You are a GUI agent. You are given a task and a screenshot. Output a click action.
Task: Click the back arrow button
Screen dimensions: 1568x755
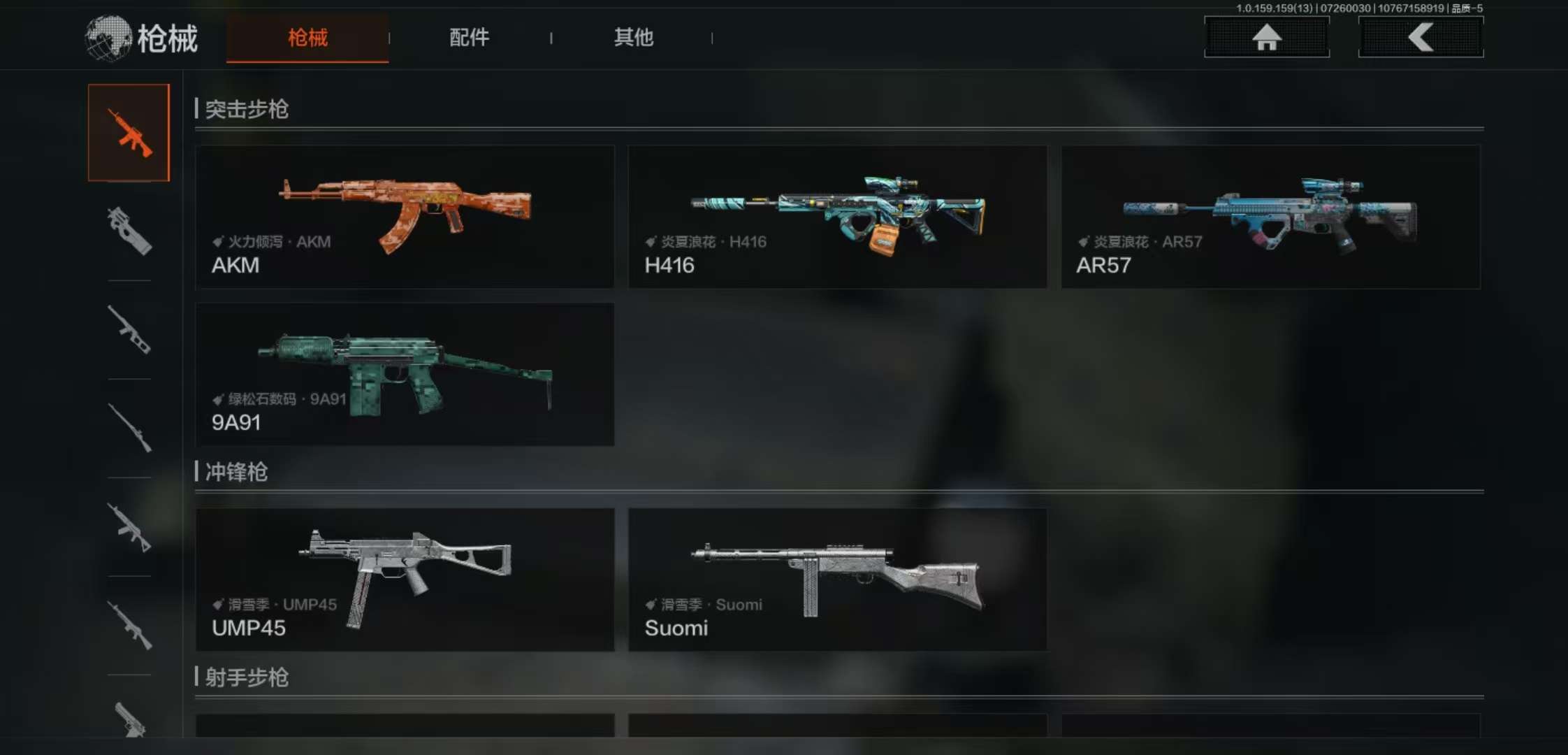coord(1421,37)
